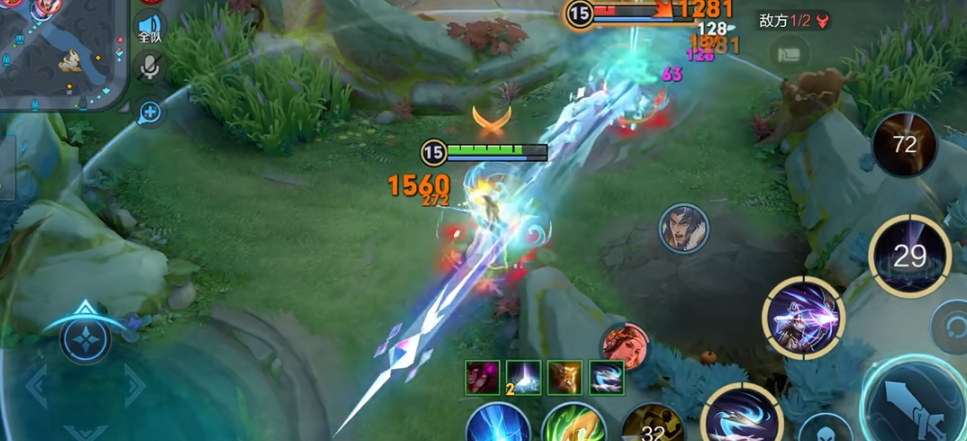Select the golden armored figure buff icon
The height and width of the screenshot is (441, 967).
tap(564, 377)
